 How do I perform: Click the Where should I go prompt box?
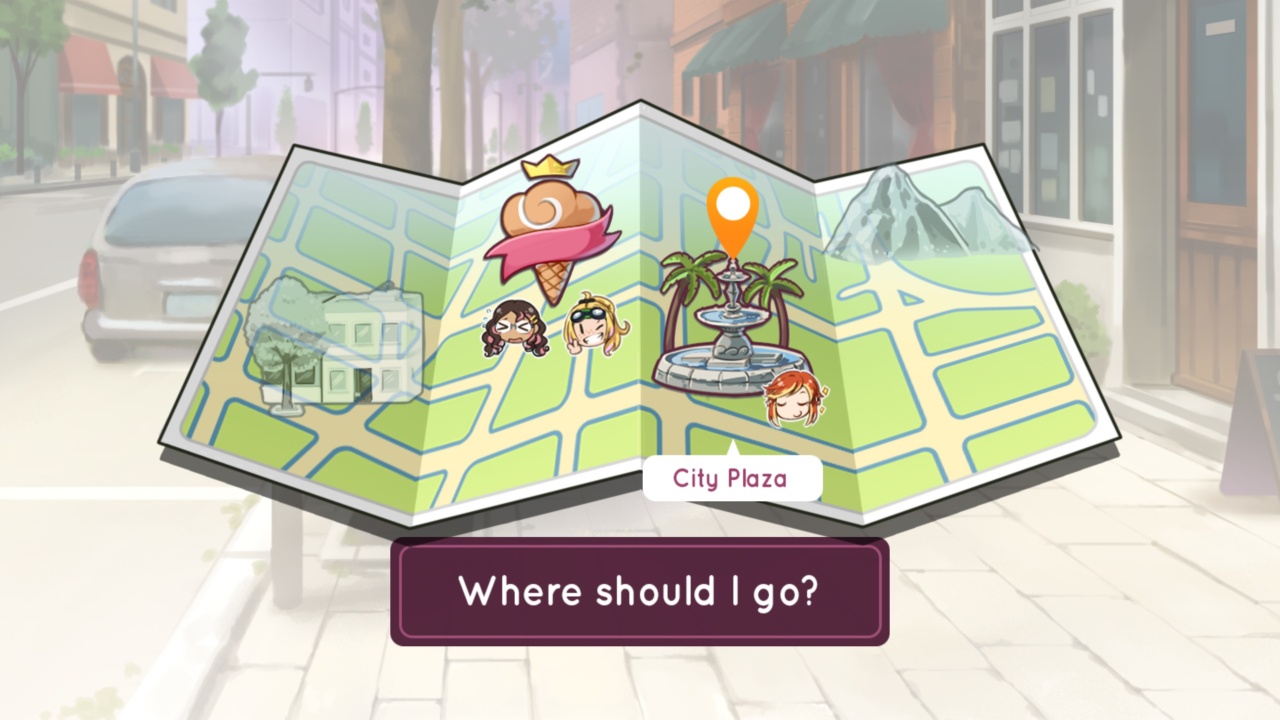639,592
